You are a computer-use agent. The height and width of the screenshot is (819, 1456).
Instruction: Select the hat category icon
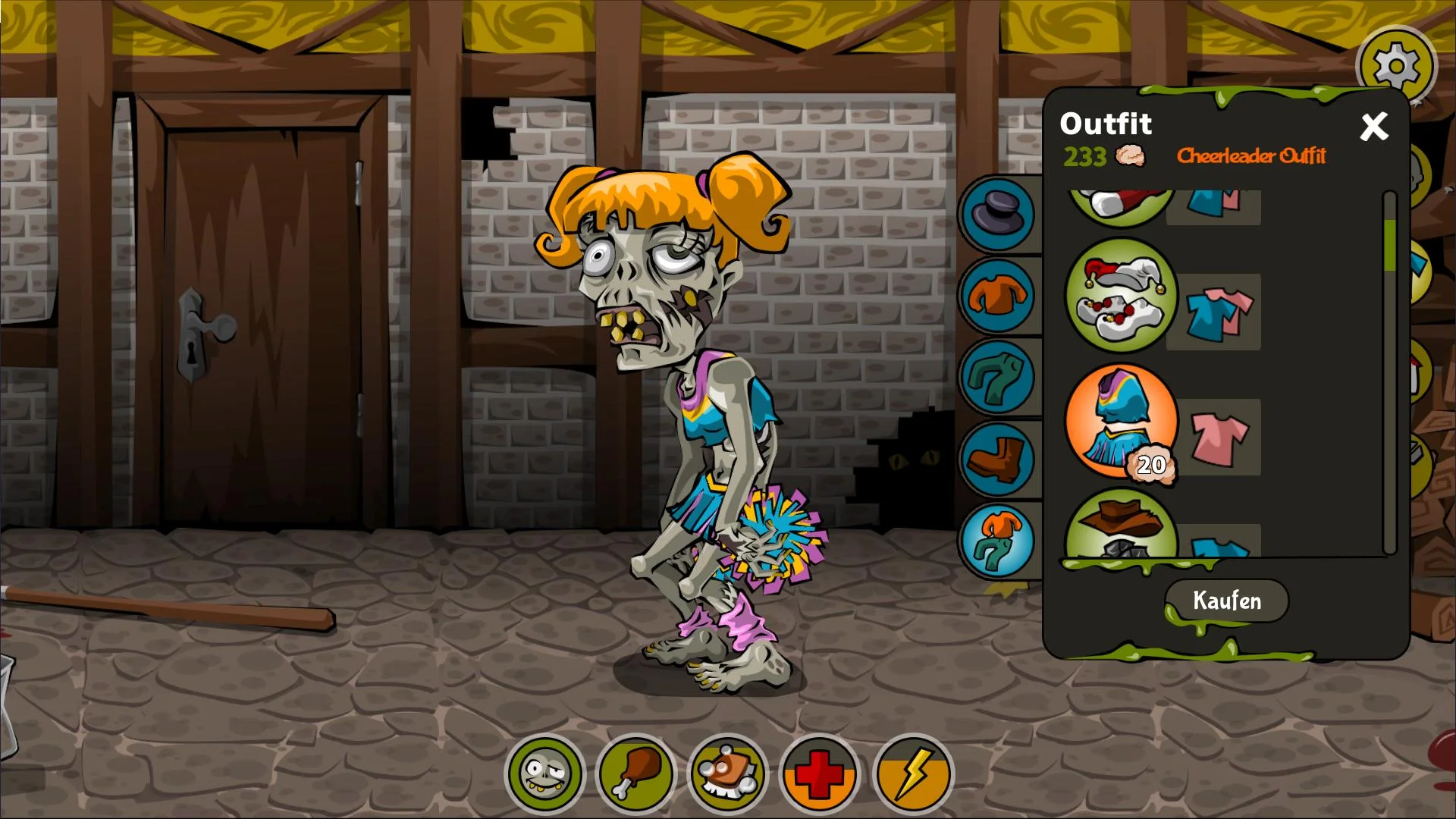tap(998, 213)
